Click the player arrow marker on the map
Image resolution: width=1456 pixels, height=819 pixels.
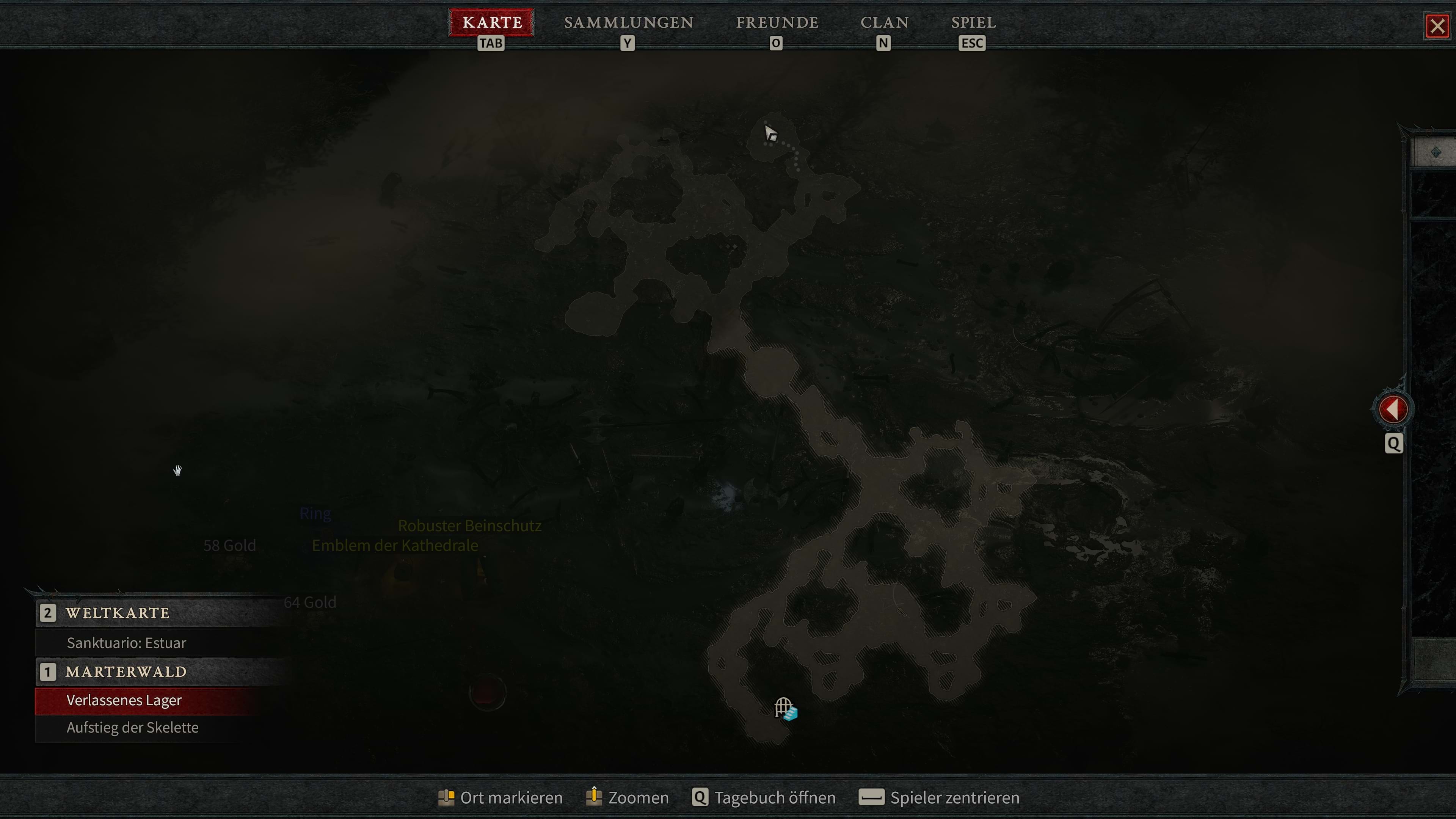[770, 134]
